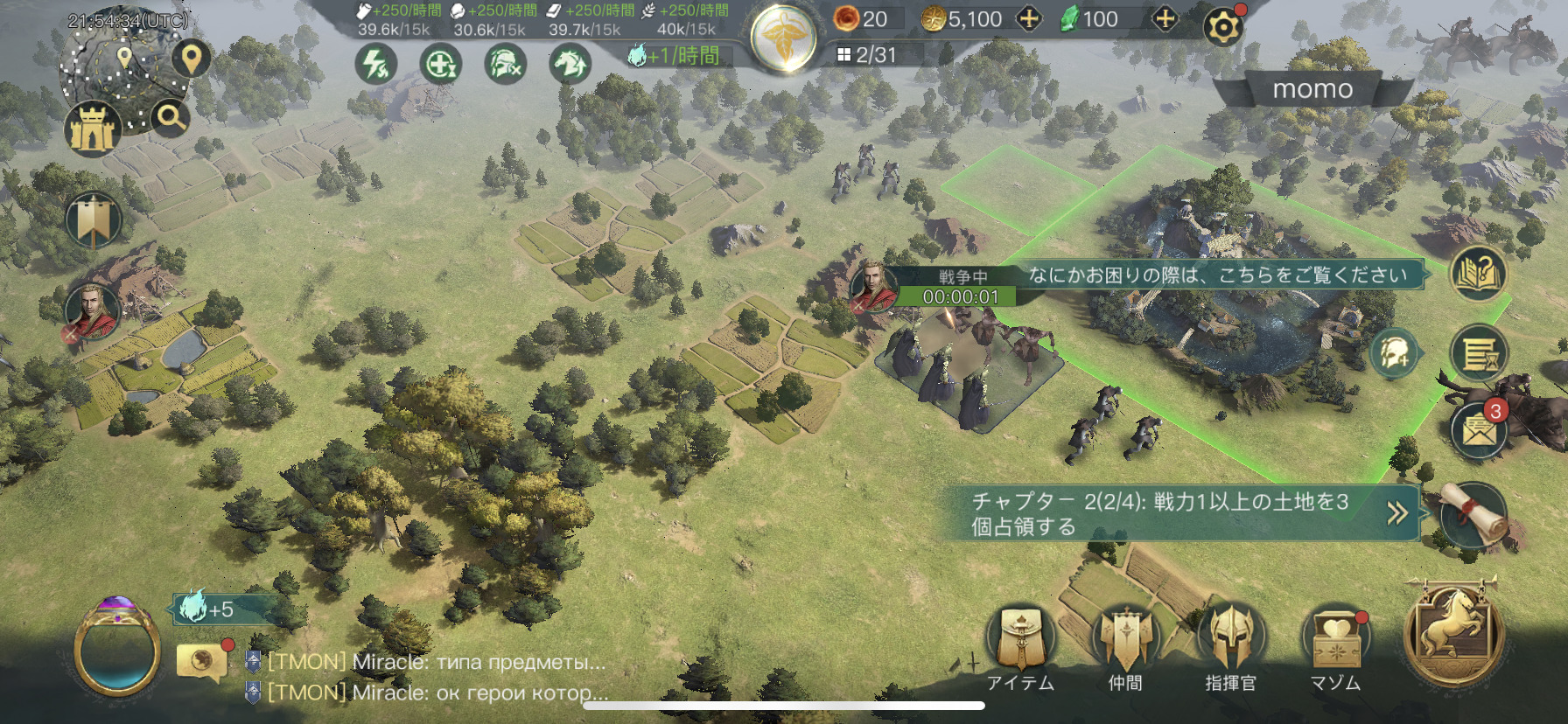1568x724 pixels.
Task: Select the commander portrait on the left
Action: pos(93,311)
